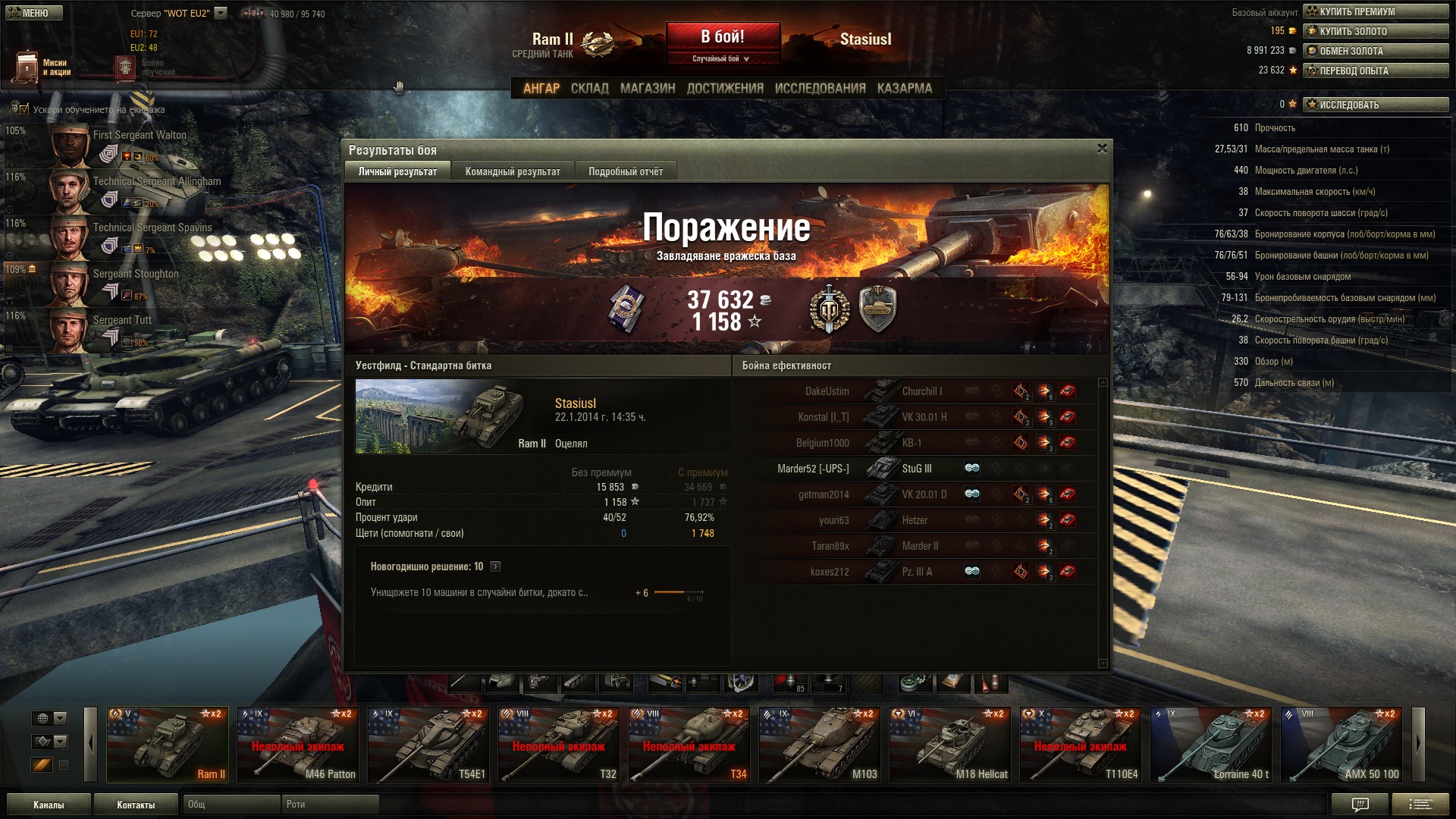Visit the КАЗАРМА section
Image resolution: width=1456 pixels, height=819 pixels.
(905, 89)
